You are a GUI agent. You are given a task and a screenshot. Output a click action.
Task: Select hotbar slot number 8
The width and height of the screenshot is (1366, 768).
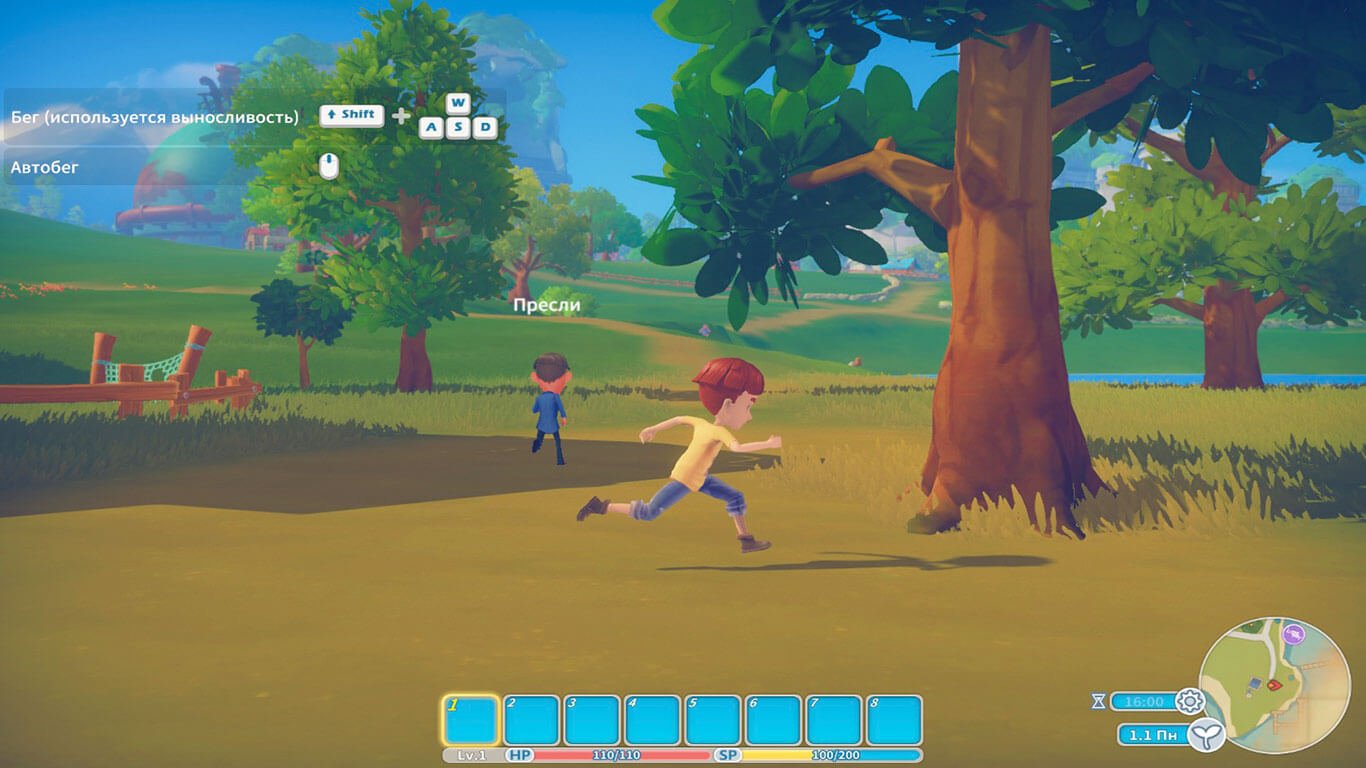point(894,720)
